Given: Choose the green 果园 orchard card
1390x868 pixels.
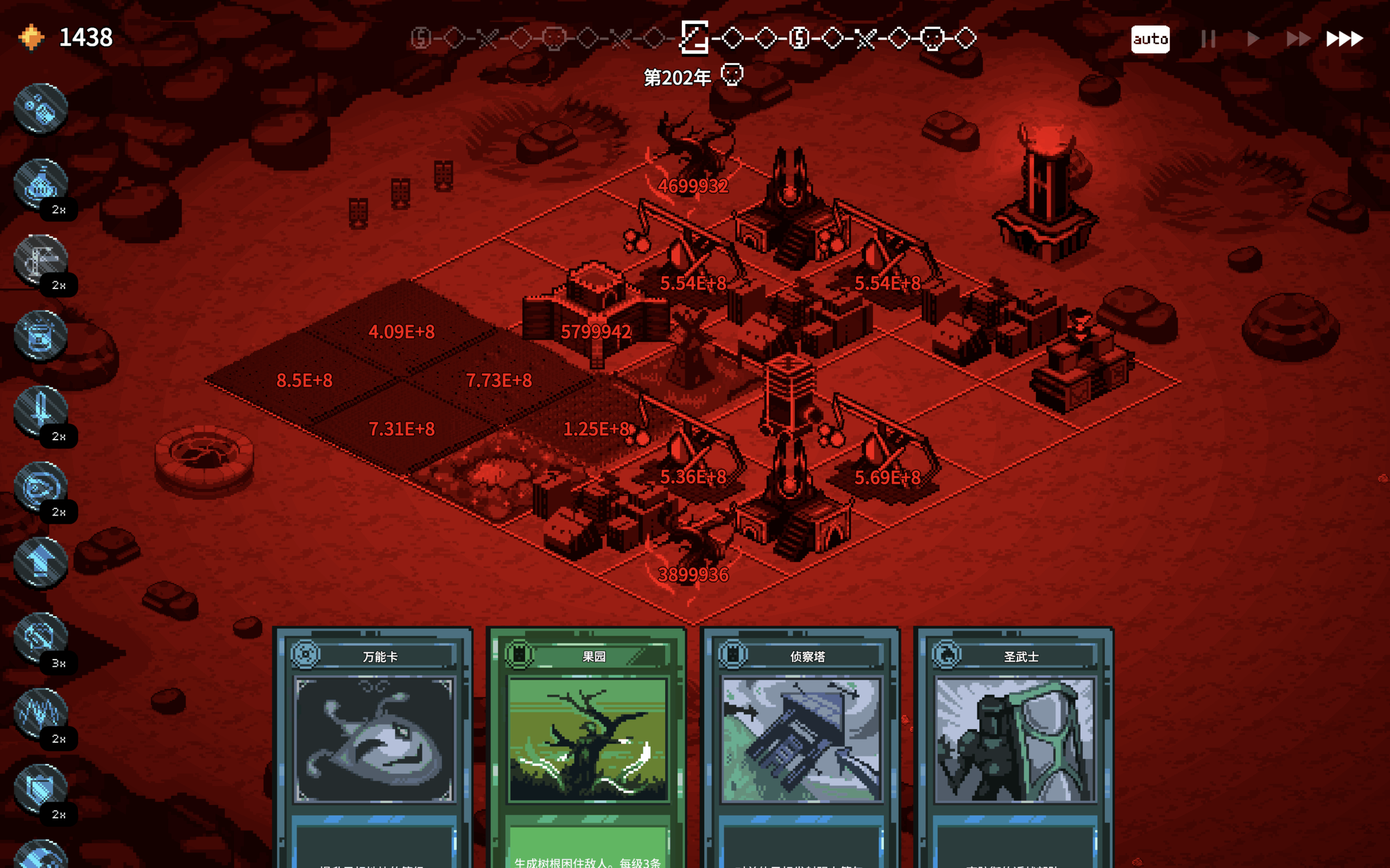Looking at the screenshot, I should (x=587, y=740).
